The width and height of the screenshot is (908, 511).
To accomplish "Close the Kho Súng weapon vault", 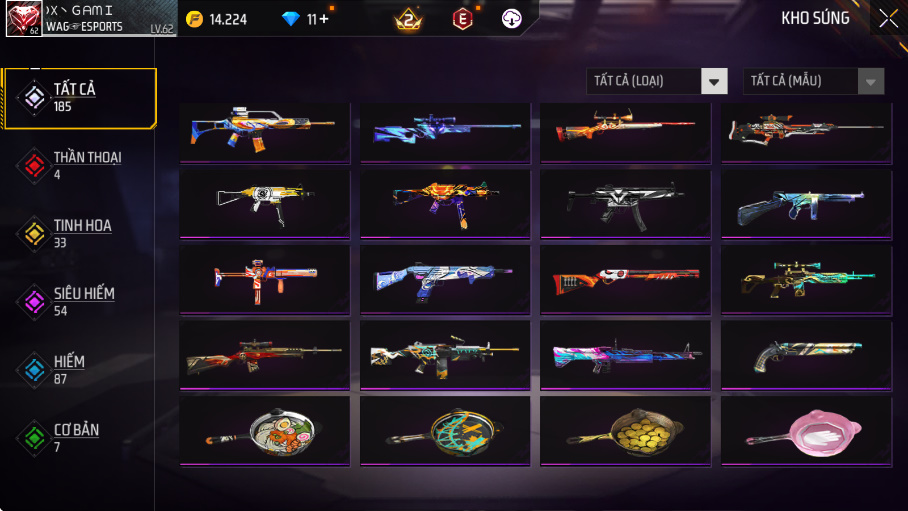I will [x=888, y=18].
